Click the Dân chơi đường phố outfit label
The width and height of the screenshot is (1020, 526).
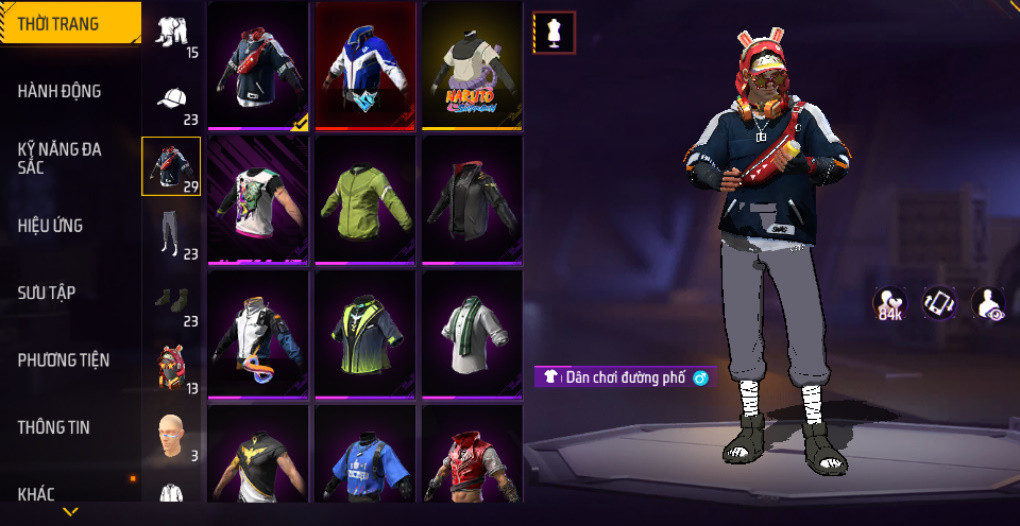point(624,377)
